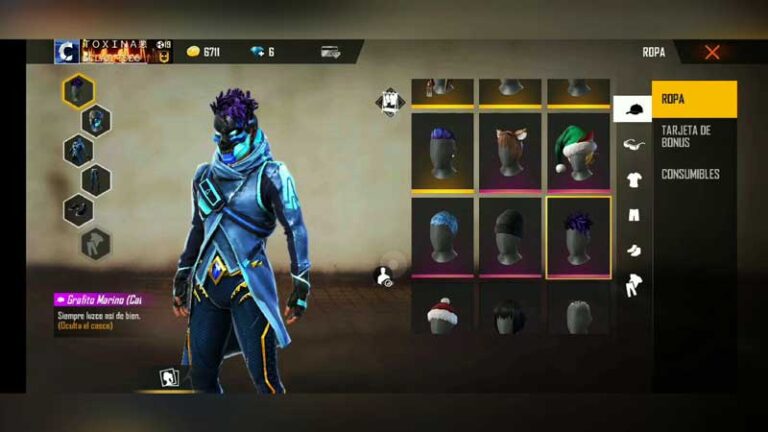The image size is (768, 432).
Task: Click the equipped head slot hexagon
Action: coord(78,91)
